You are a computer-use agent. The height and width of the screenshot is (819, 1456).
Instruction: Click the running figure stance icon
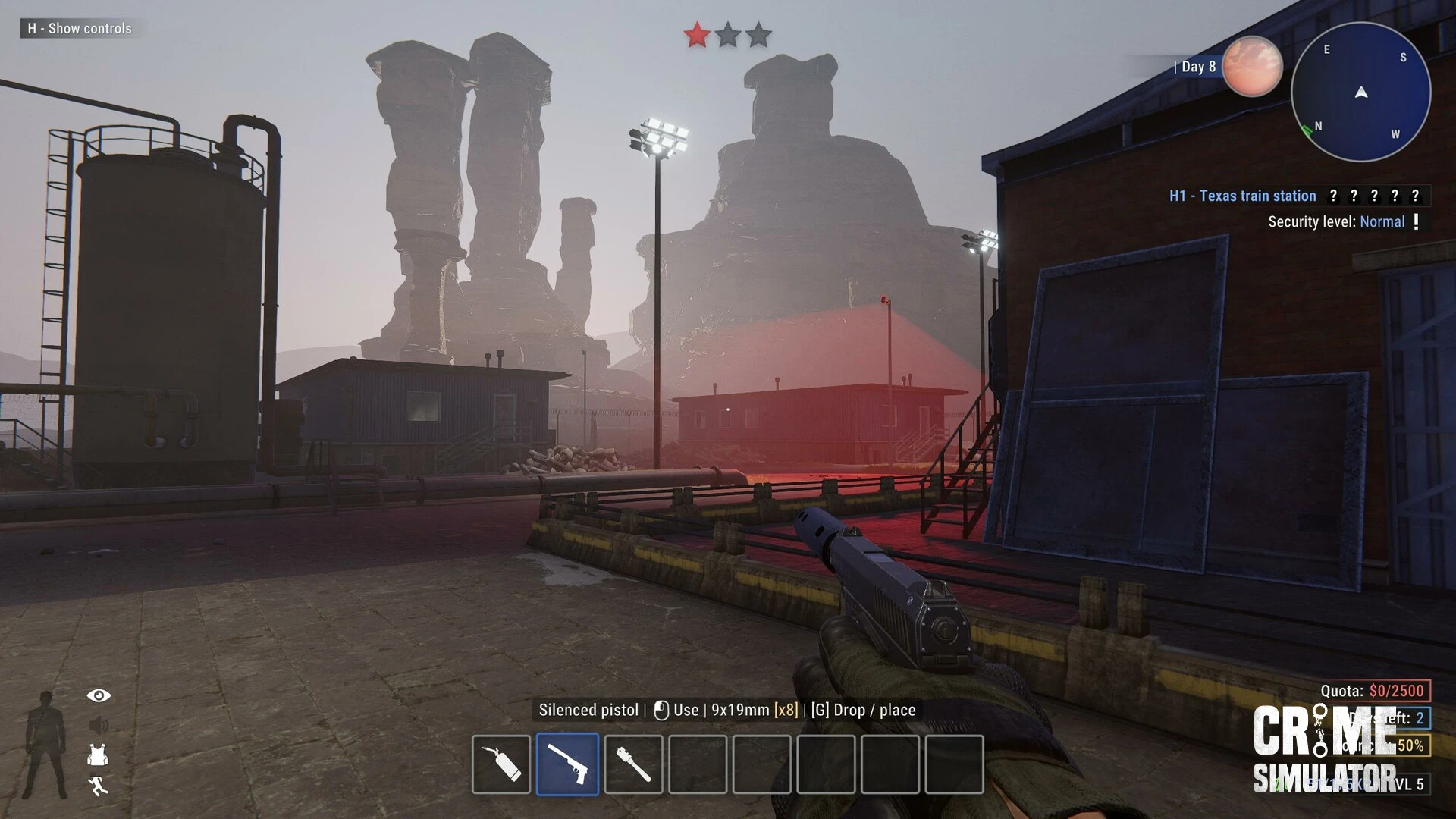98,786
